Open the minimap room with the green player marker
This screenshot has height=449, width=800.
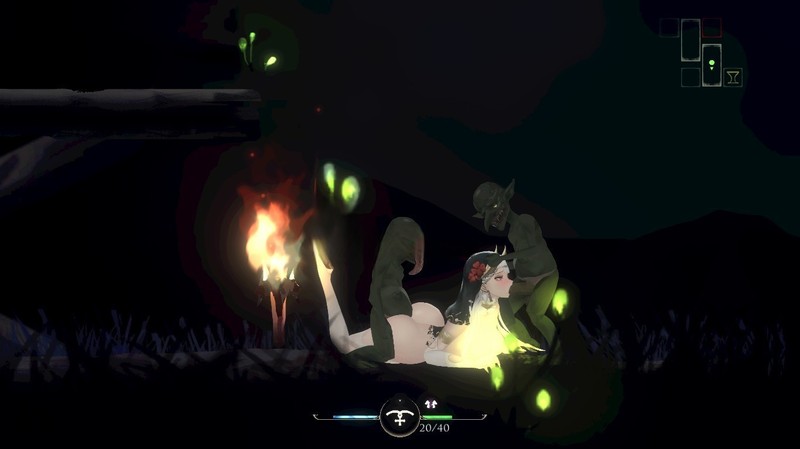[711, 64]
